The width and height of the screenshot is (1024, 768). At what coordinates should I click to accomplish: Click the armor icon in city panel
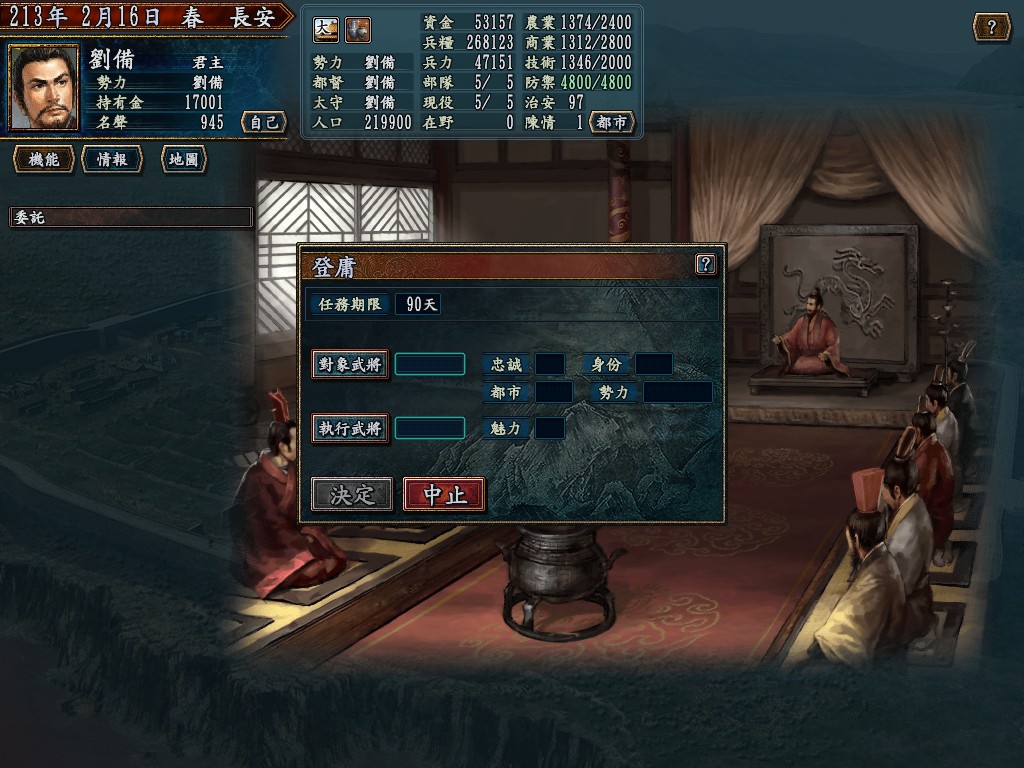(358, 30)
